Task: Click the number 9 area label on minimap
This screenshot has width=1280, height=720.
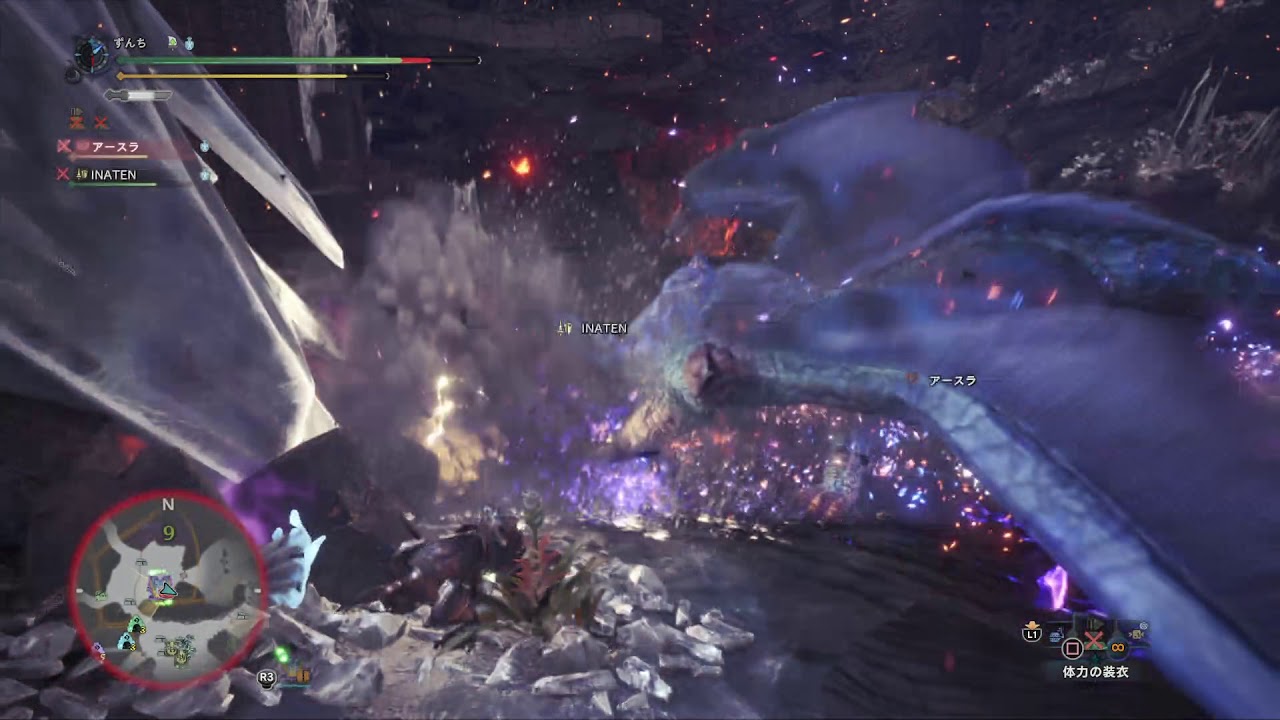Action: point(169,533)
